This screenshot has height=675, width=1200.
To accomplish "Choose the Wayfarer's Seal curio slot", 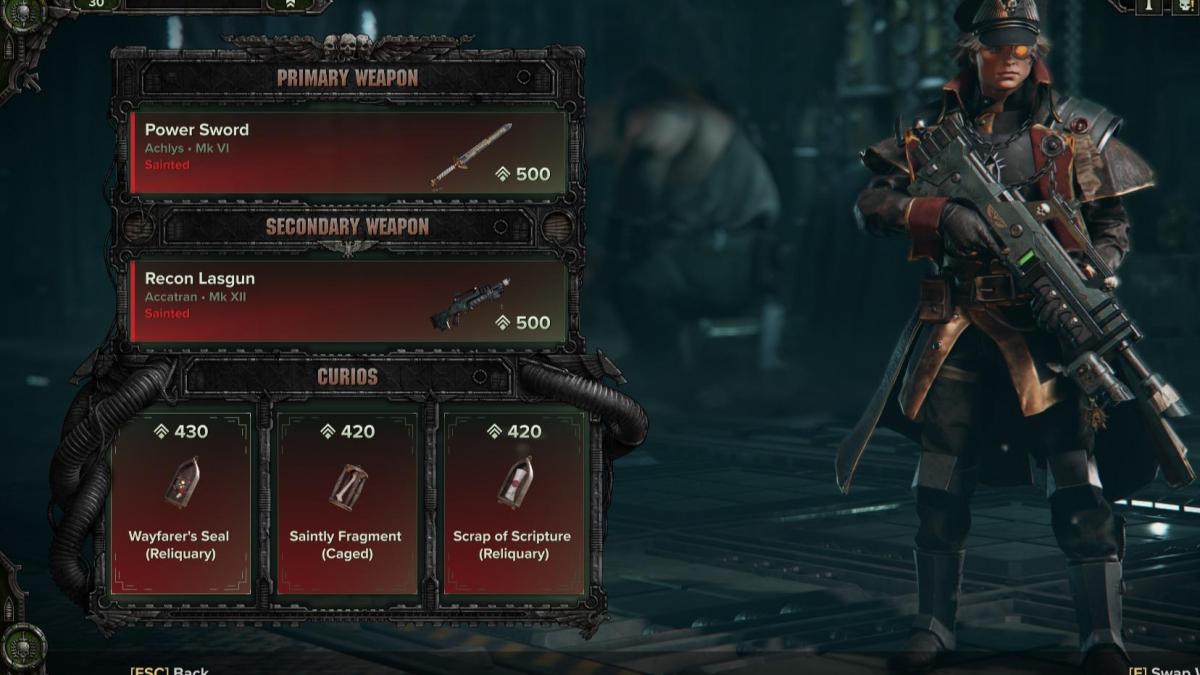I will point(180,503).
